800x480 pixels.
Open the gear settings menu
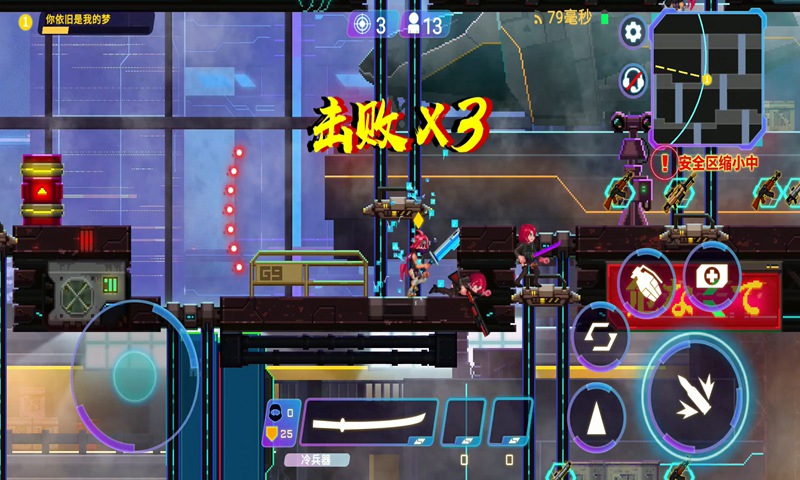(632, 32)
